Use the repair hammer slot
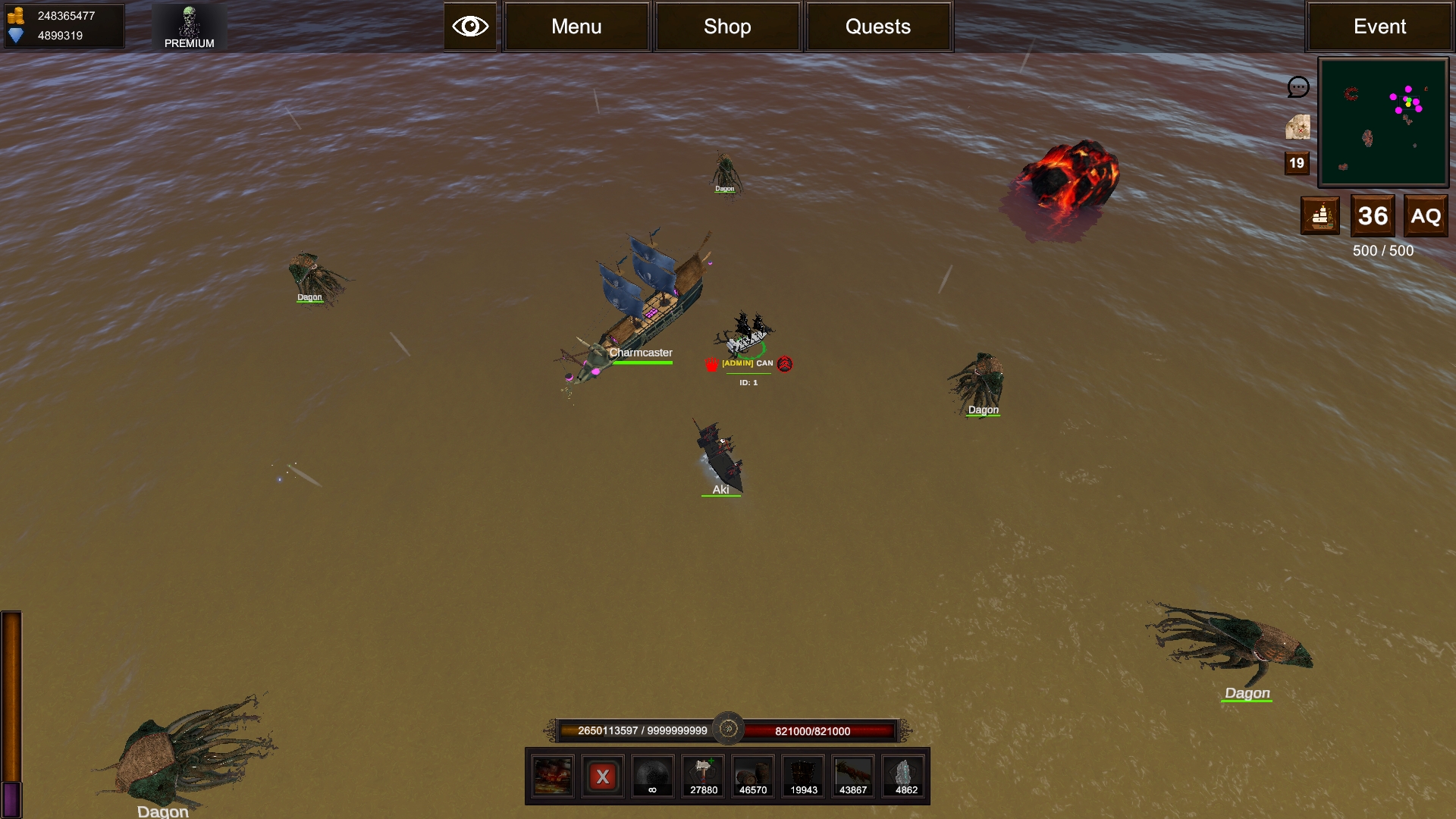Viewport: 1456px width, 819px height. click(x=703, y=777)
